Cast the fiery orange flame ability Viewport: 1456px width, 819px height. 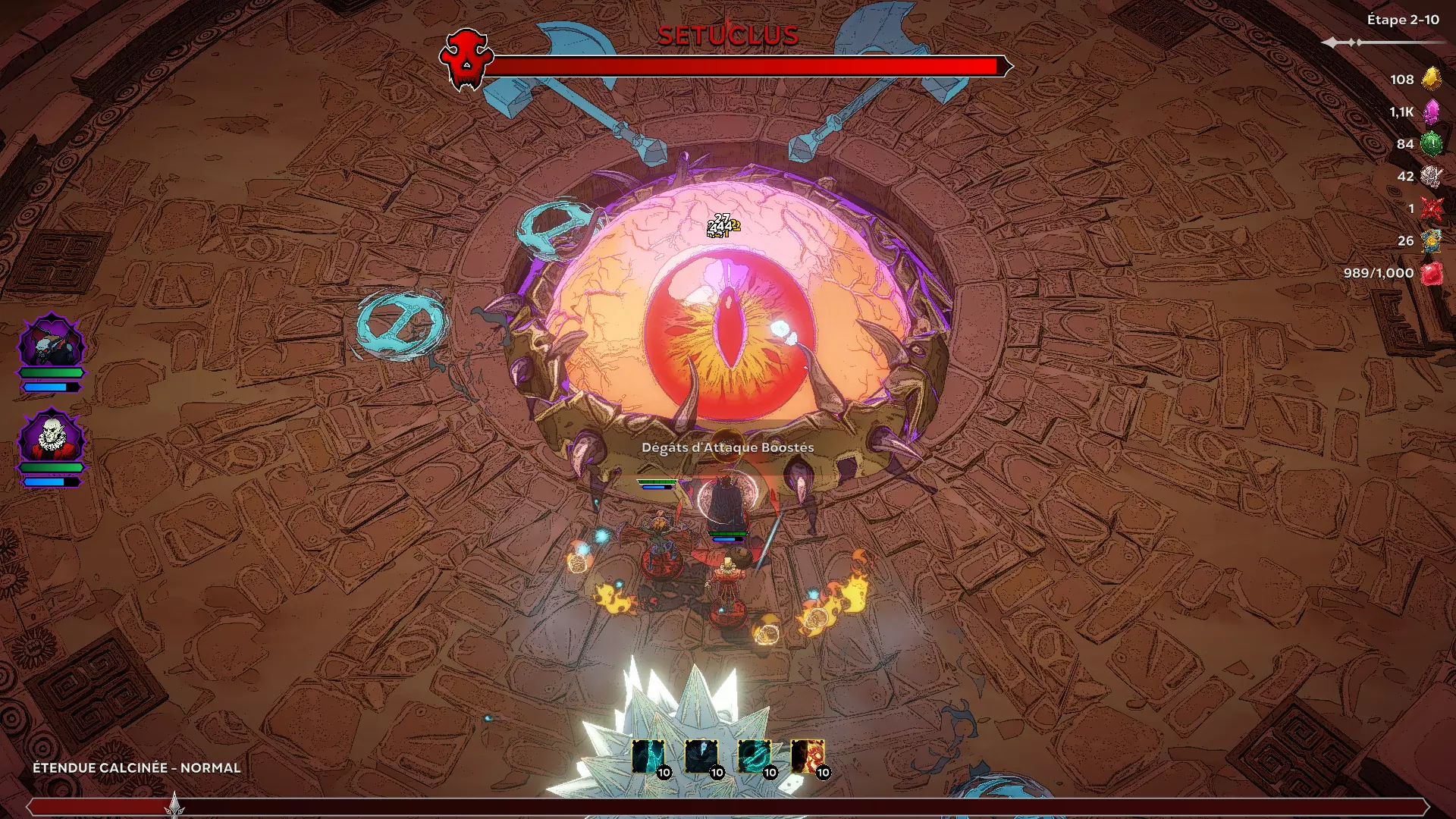[807, 757]
